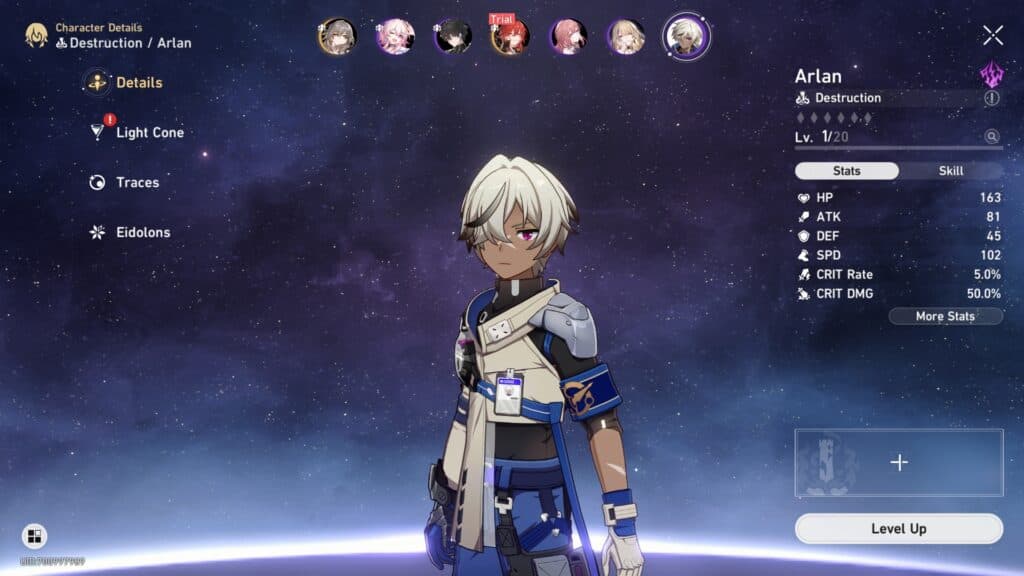Click the black-and-white grid icon
1024x576 pixels.
click(x=34, y=536)
